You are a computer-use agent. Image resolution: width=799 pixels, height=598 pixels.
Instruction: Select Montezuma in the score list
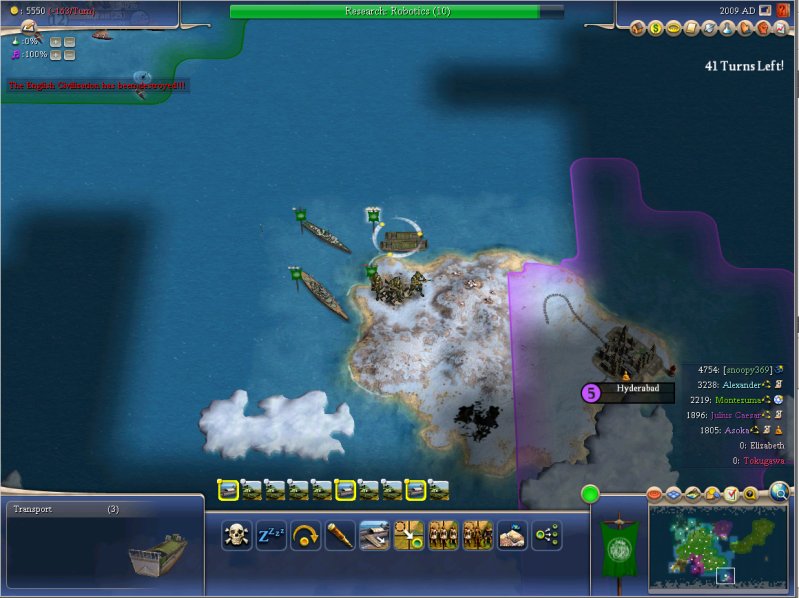pos(738,399)
